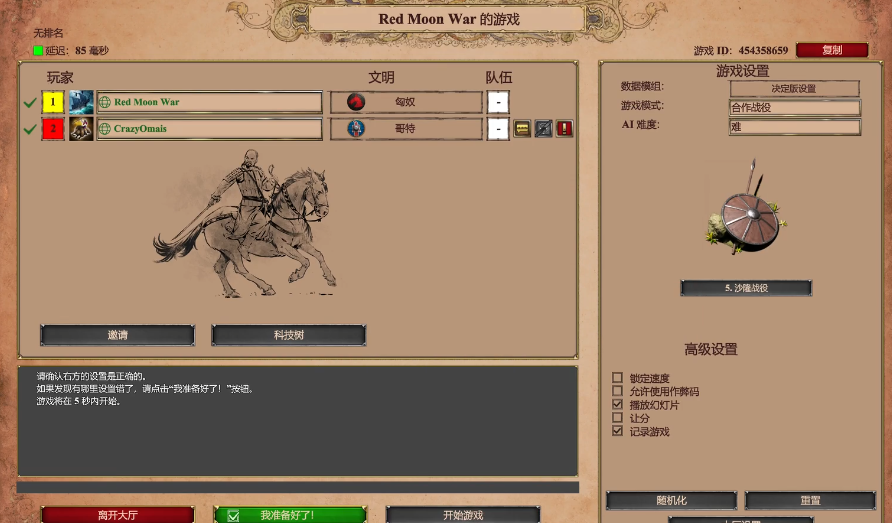
Task: Open the 邀请 invite button
Action: 117,335
